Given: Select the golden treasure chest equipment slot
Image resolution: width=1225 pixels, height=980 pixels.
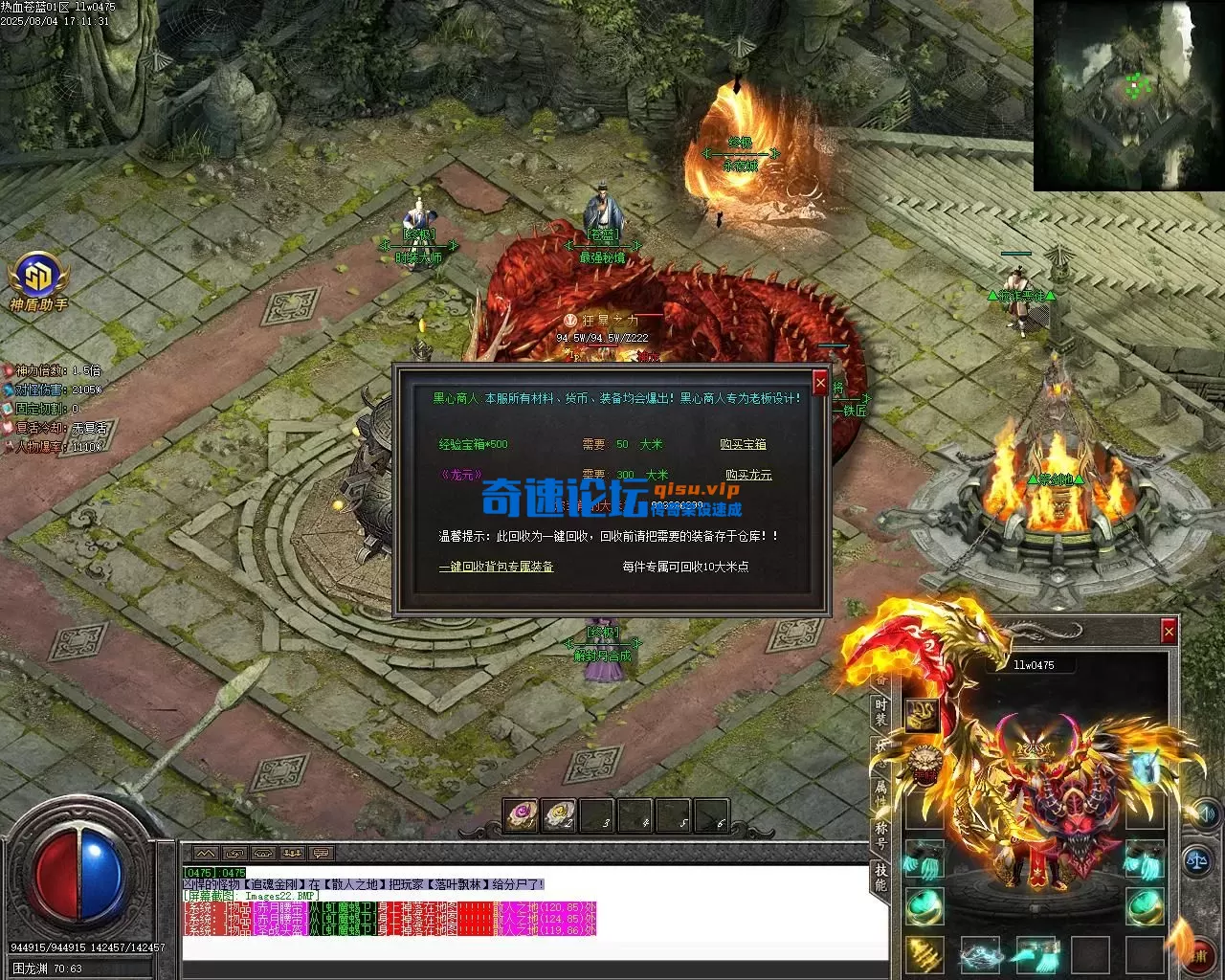Looking at the screenshot, I should pyautogui.click(x=924, y=713).
